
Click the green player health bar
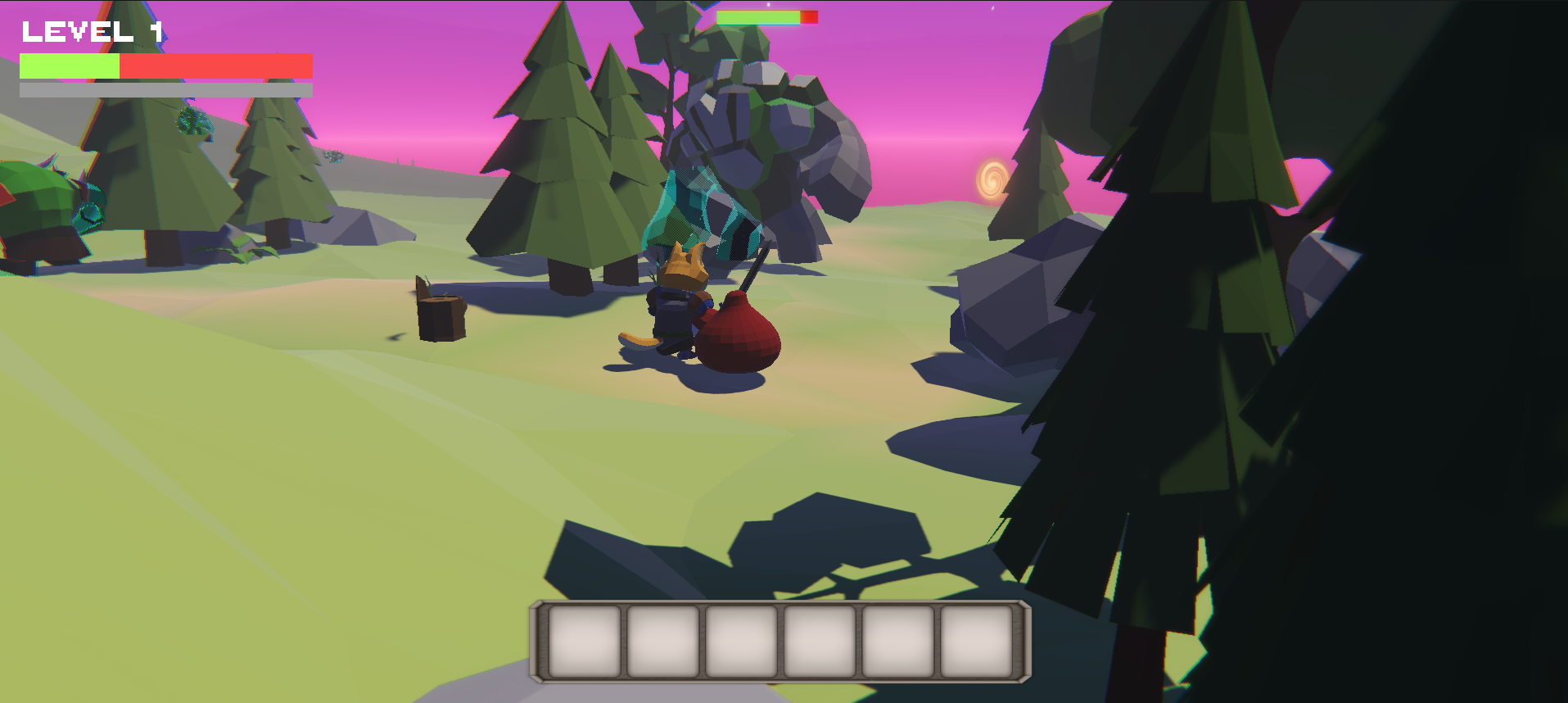70,64
